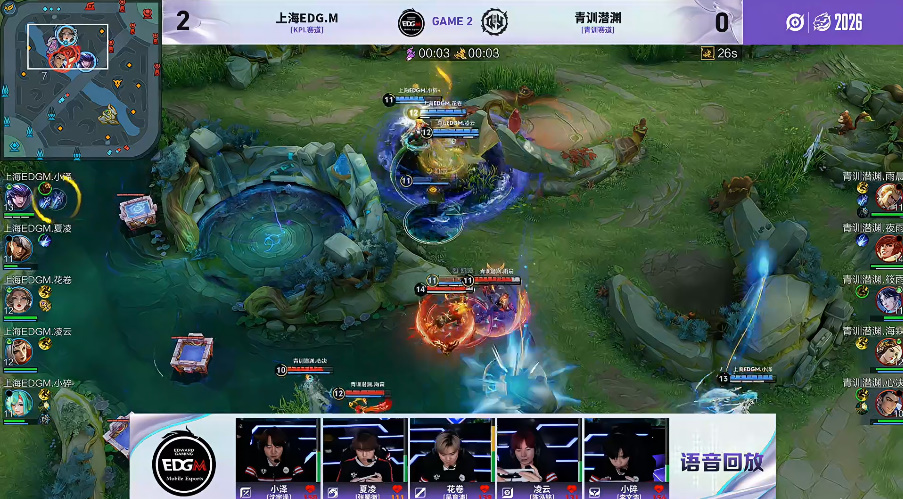Open 夏凌's player camera thumbnail

(x=364, y=452)
